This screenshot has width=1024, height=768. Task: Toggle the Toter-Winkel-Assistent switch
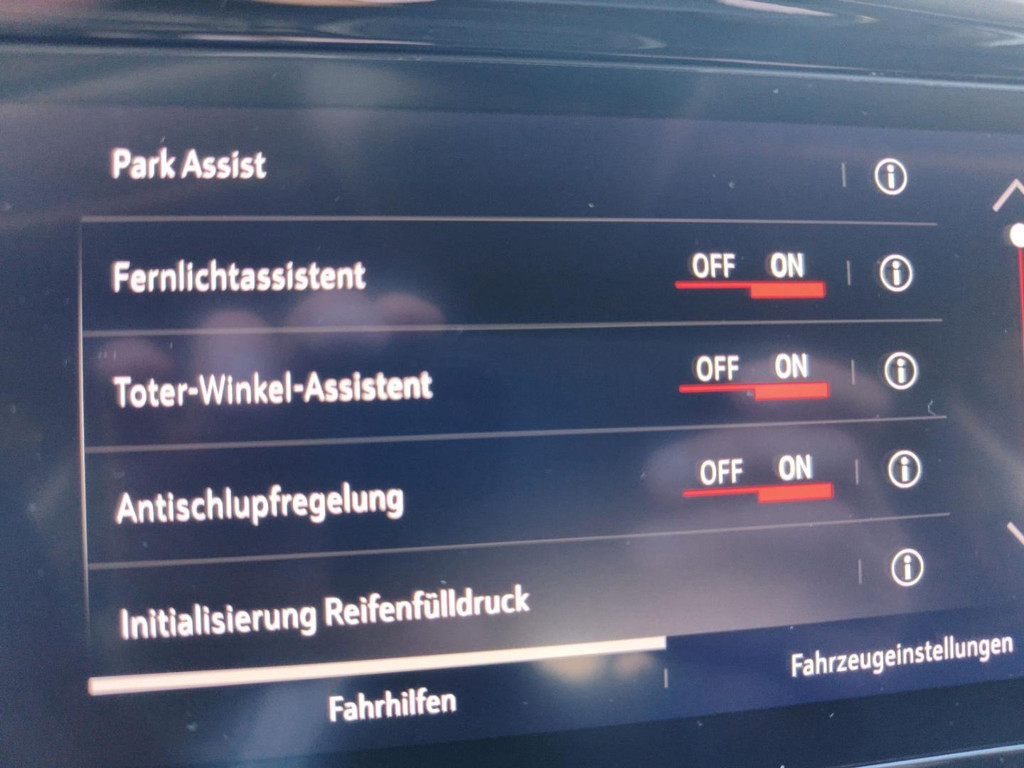(754, 377)
